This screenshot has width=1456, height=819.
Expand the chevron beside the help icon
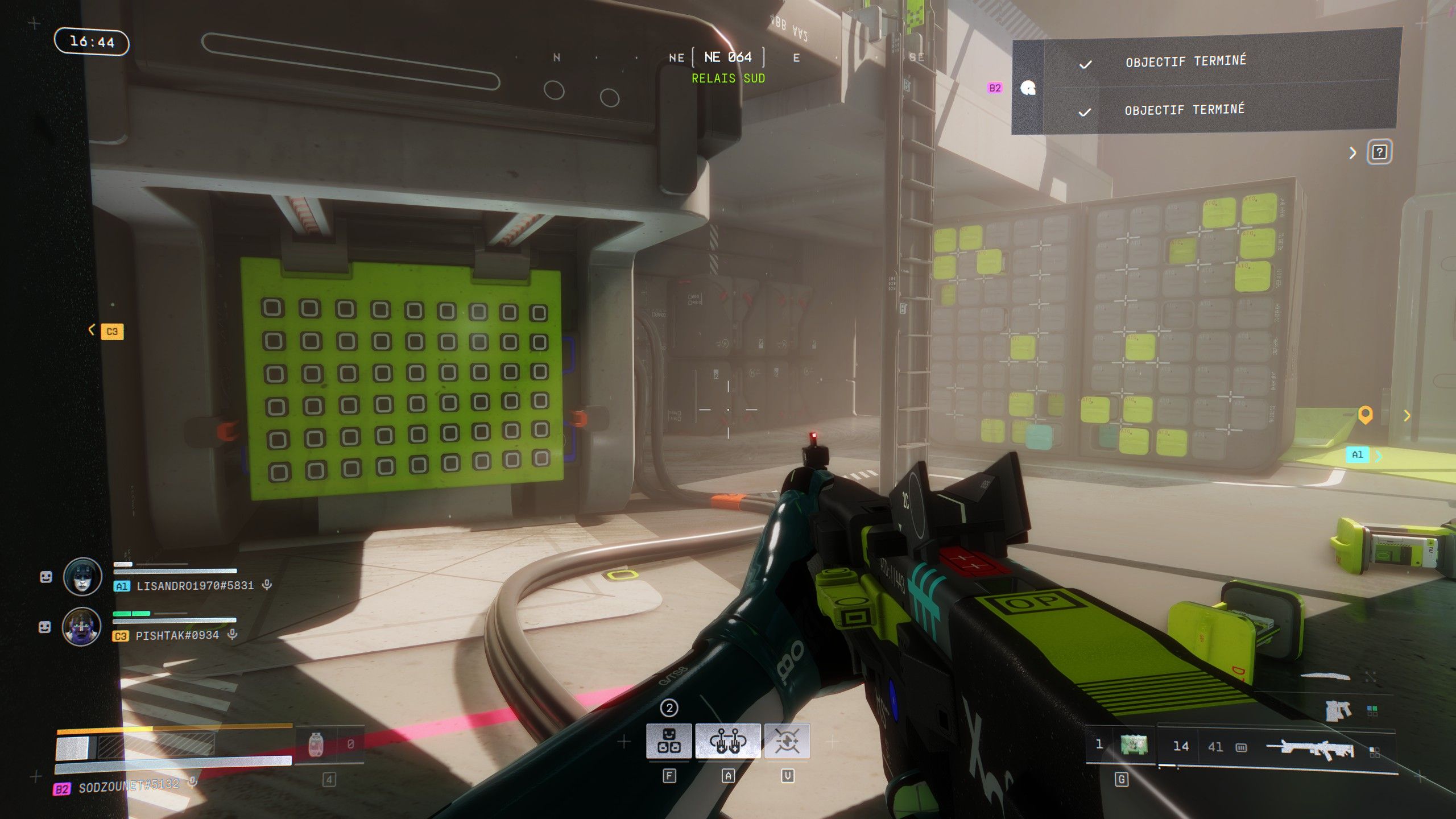[x=1353, y=152]
